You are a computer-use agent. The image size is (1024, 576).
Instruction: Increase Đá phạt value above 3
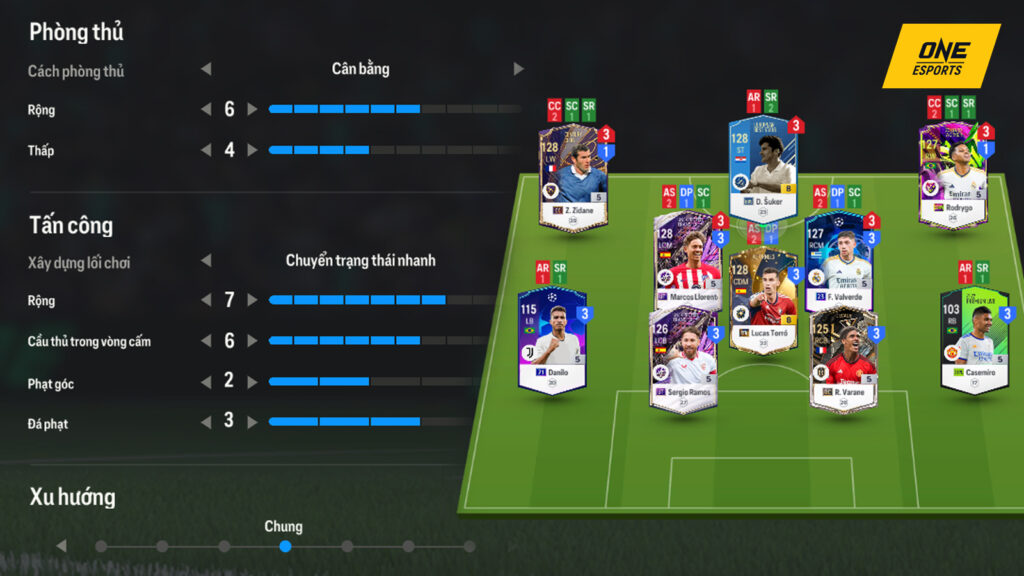pos(252,422)
